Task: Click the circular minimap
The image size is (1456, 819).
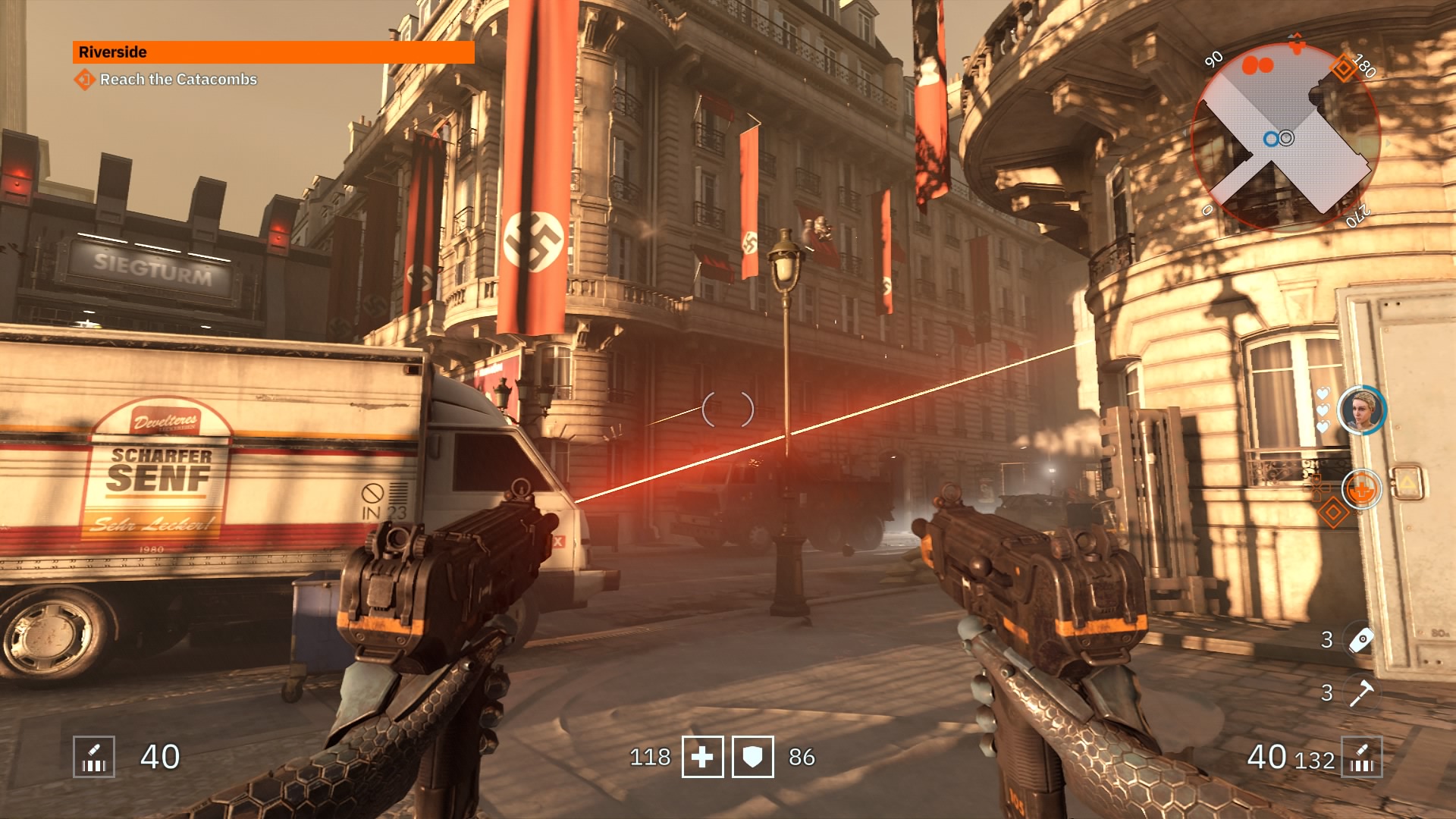Action: (x=1285, y=138)
